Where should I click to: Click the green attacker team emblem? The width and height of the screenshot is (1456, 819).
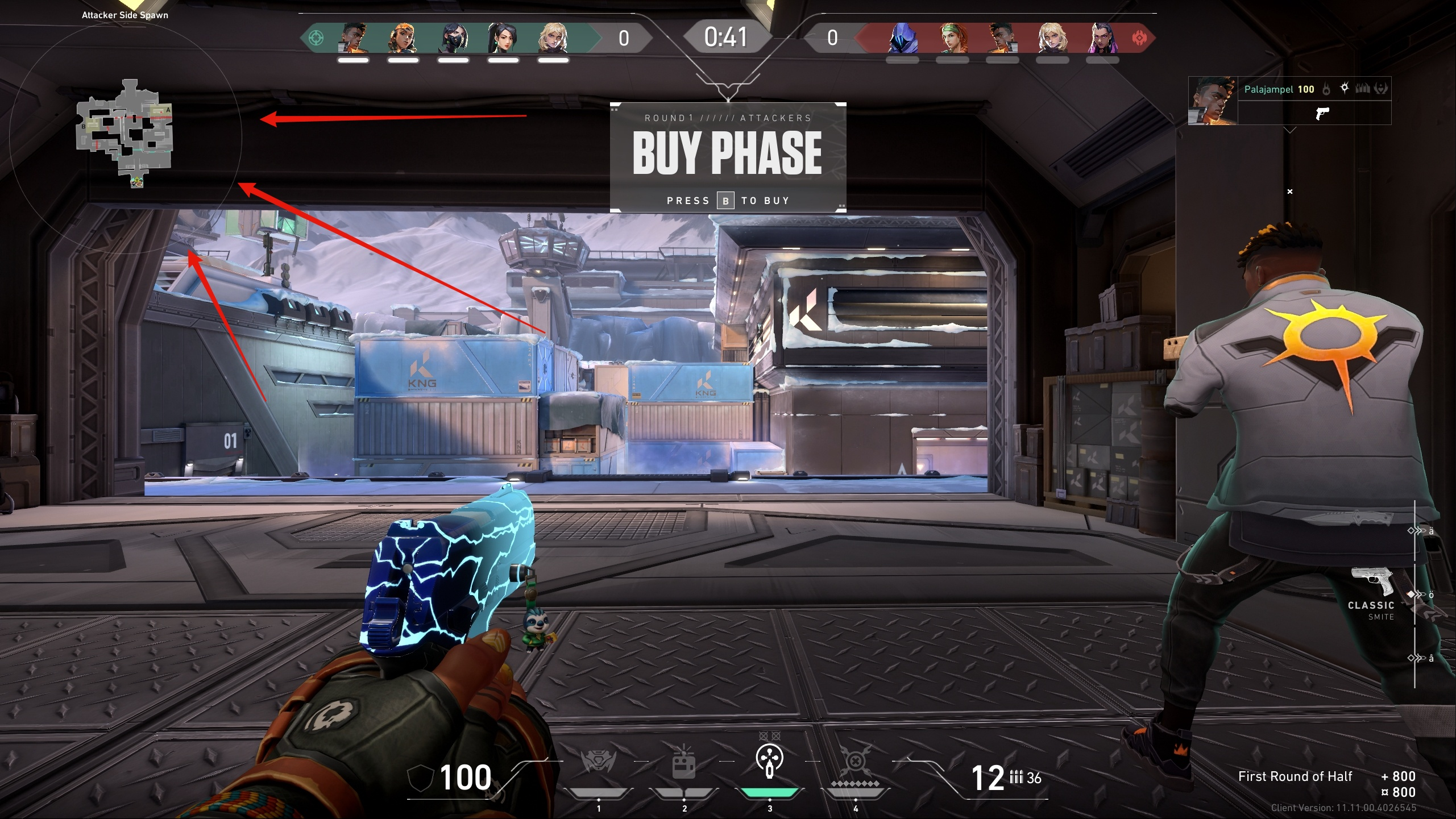(316, 38)
